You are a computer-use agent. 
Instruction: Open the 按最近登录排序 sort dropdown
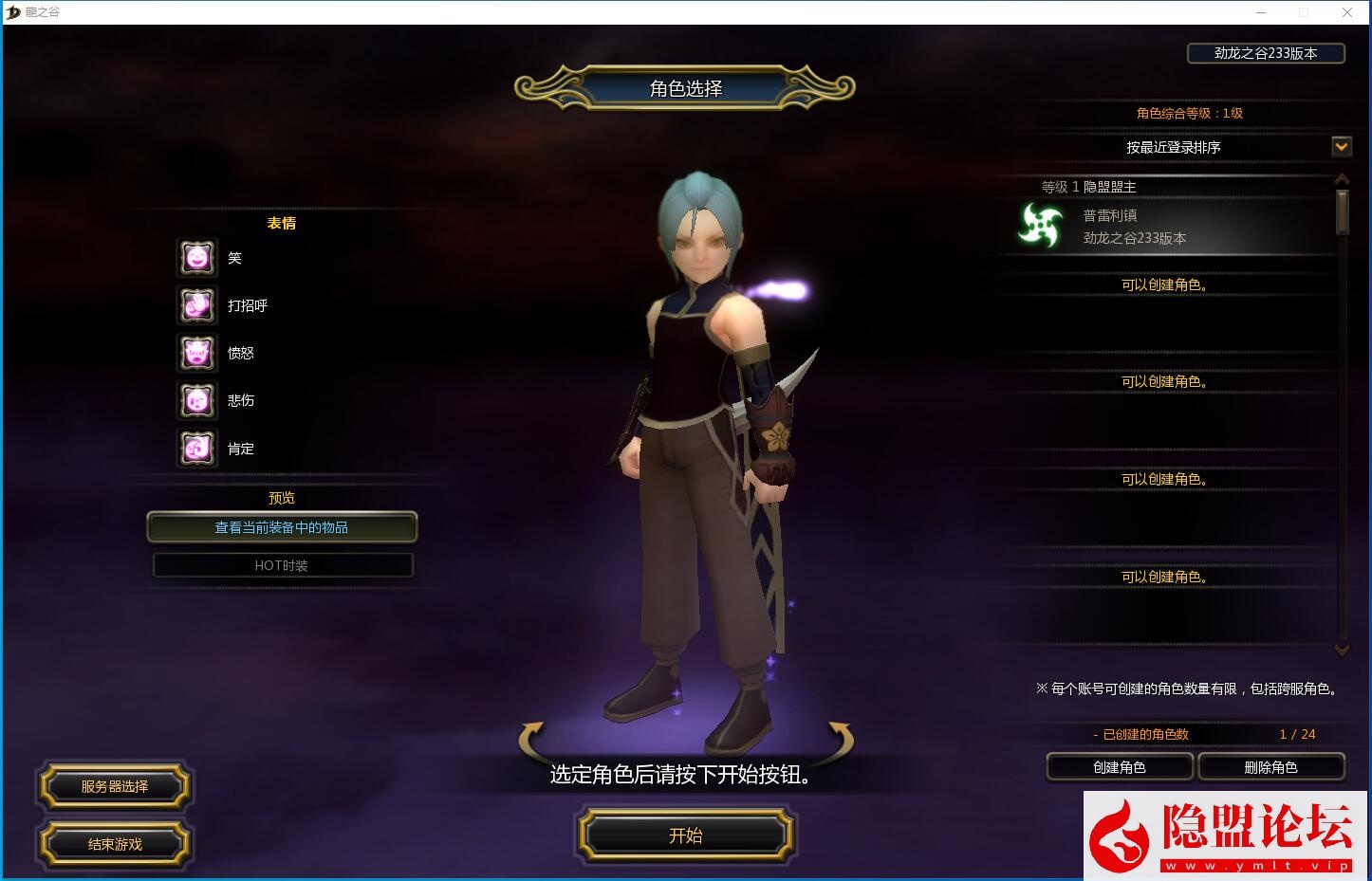[1341, 147]
